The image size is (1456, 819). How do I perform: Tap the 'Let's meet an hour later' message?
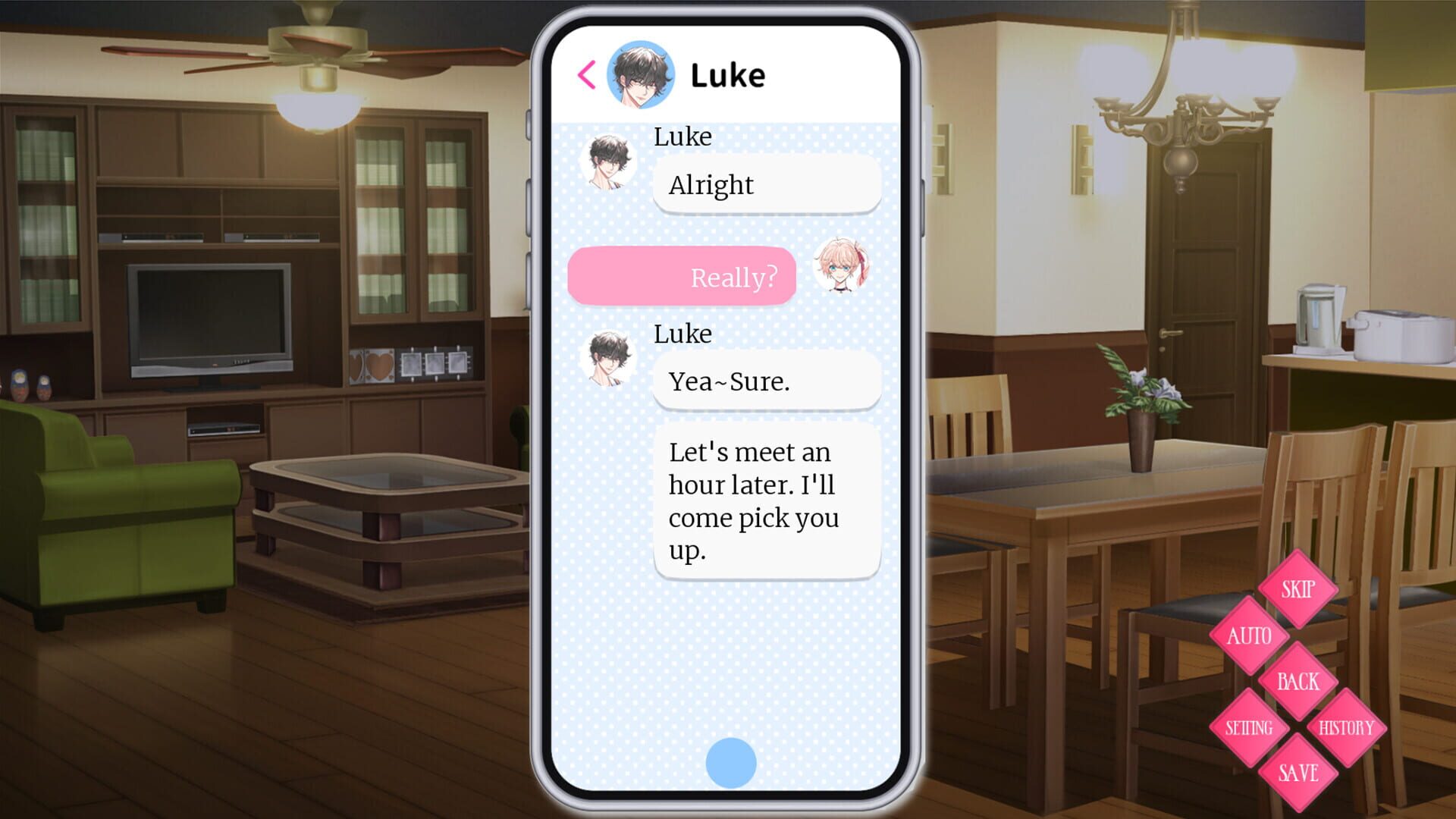pos(766,500)
